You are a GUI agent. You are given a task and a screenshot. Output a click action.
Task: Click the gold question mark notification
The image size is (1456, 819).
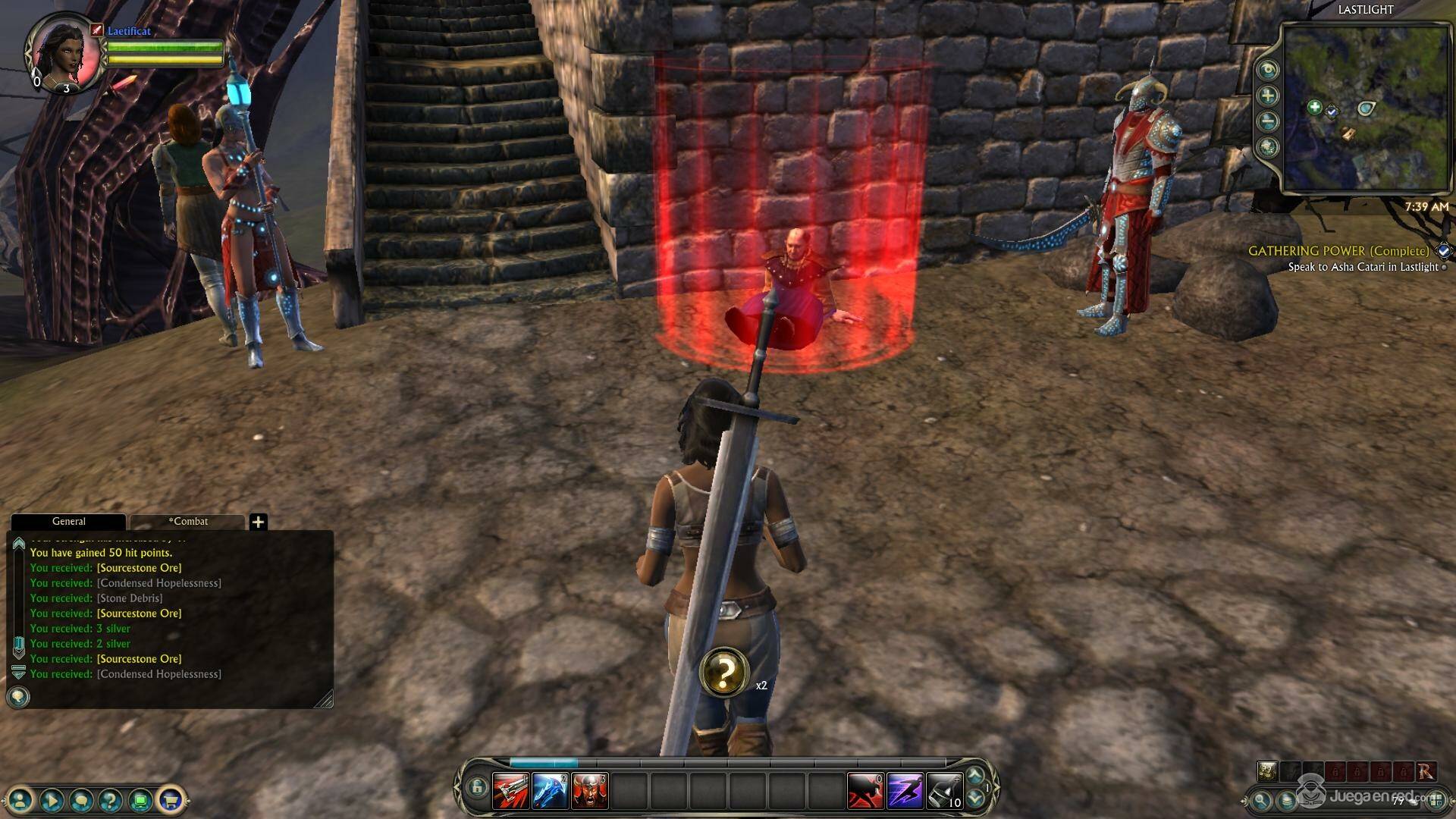(724, 671)
